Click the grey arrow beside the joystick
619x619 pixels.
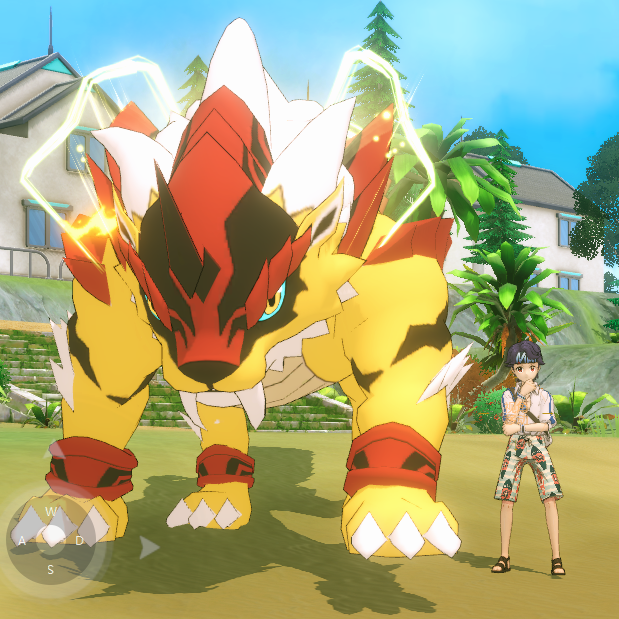tap(148, 547)
